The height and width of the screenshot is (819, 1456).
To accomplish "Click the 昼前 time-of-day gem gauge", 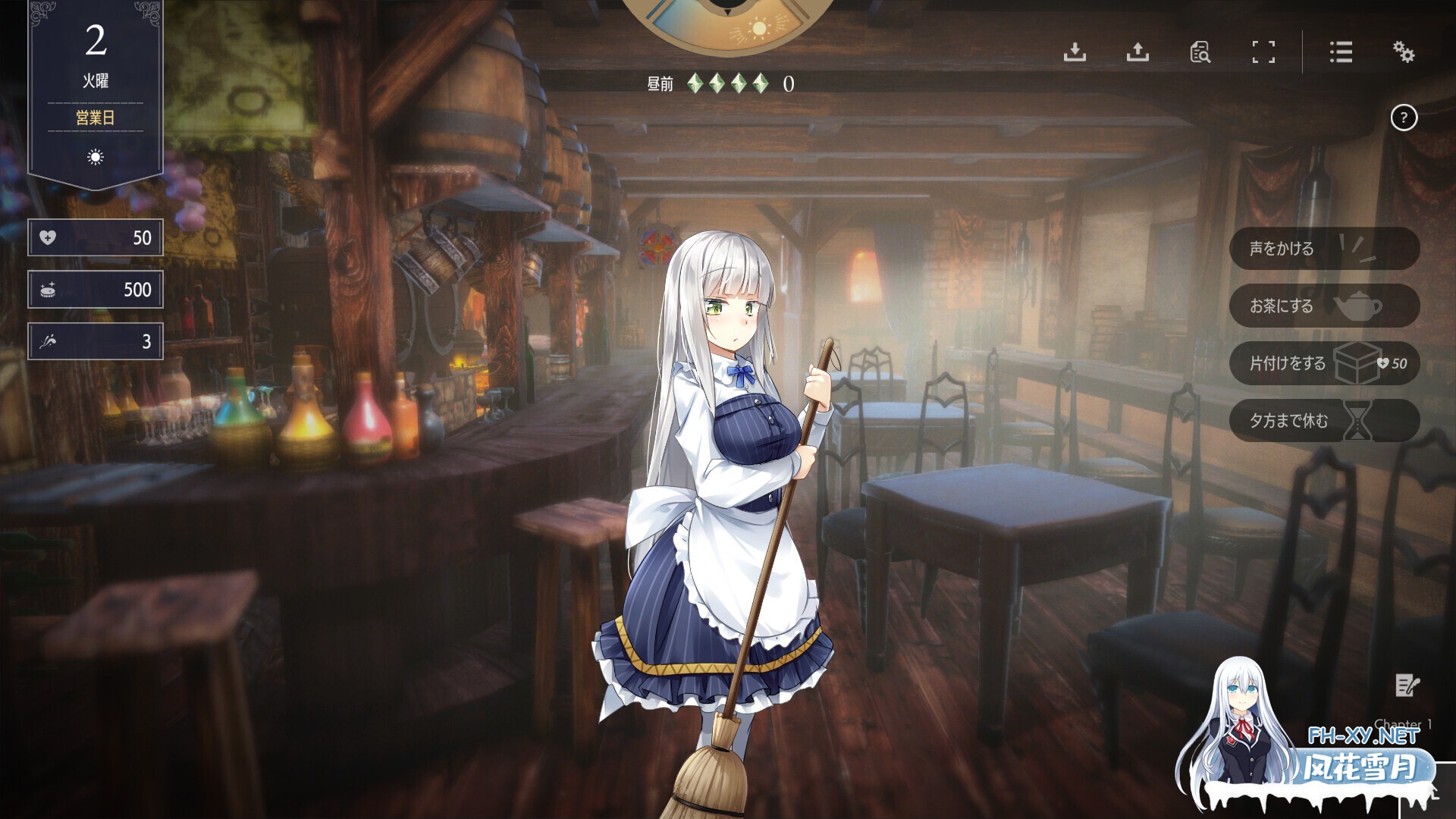I will (713, 82).
